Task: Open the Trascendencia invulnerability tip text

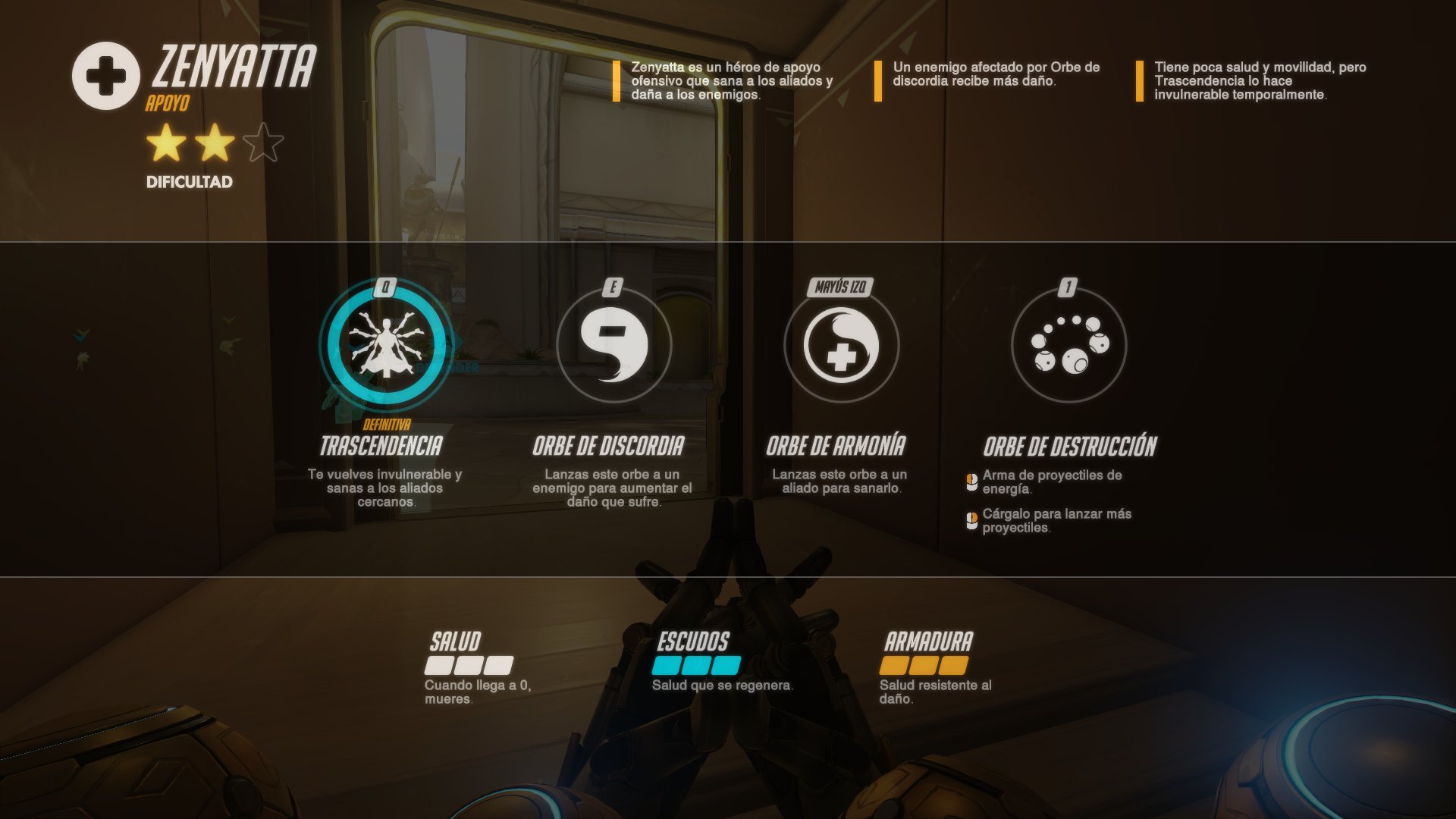Action: (x=1259, y=79)
